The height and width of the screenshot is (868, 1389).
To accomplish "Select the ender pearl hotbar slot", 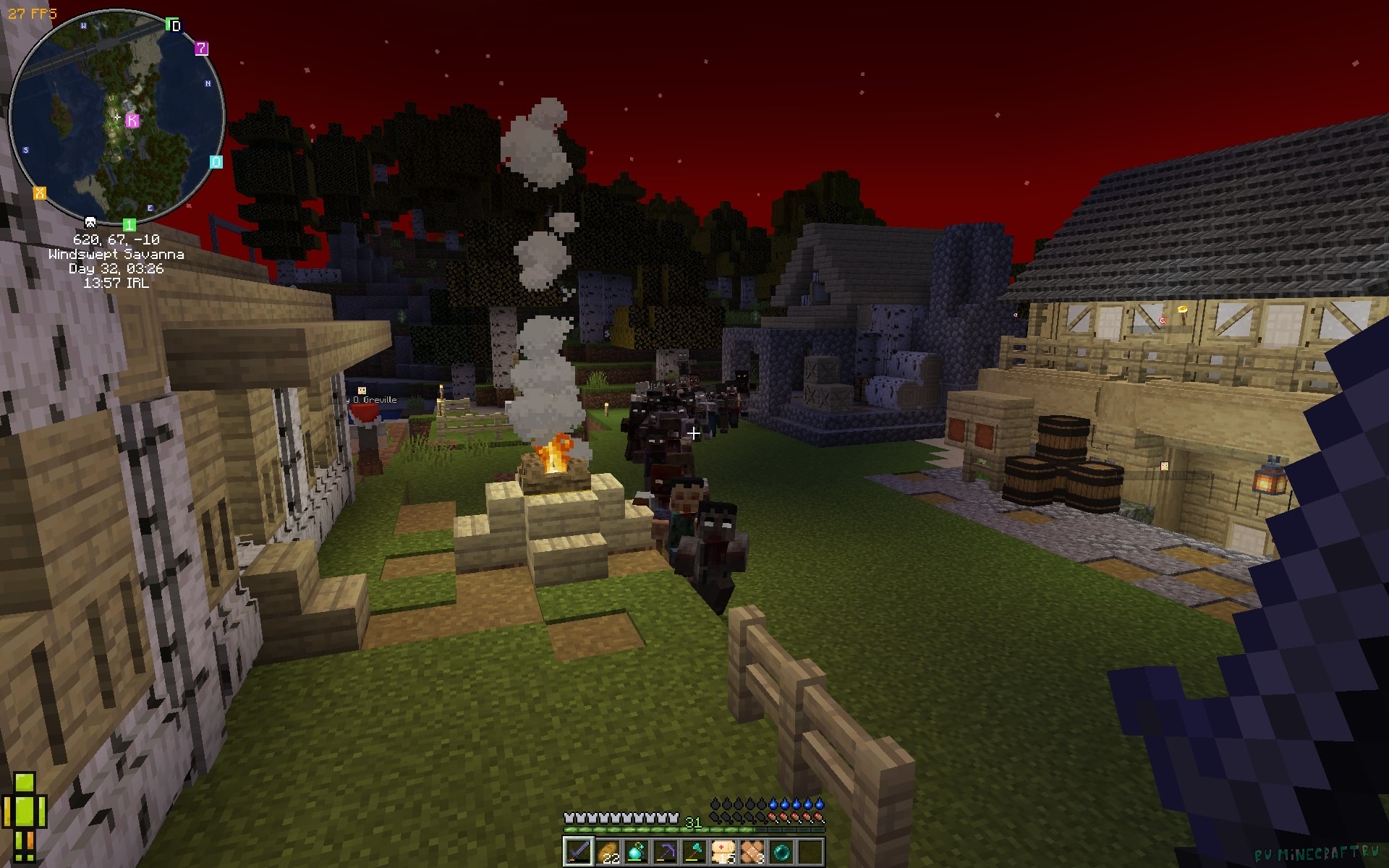I will pos(781,851).
